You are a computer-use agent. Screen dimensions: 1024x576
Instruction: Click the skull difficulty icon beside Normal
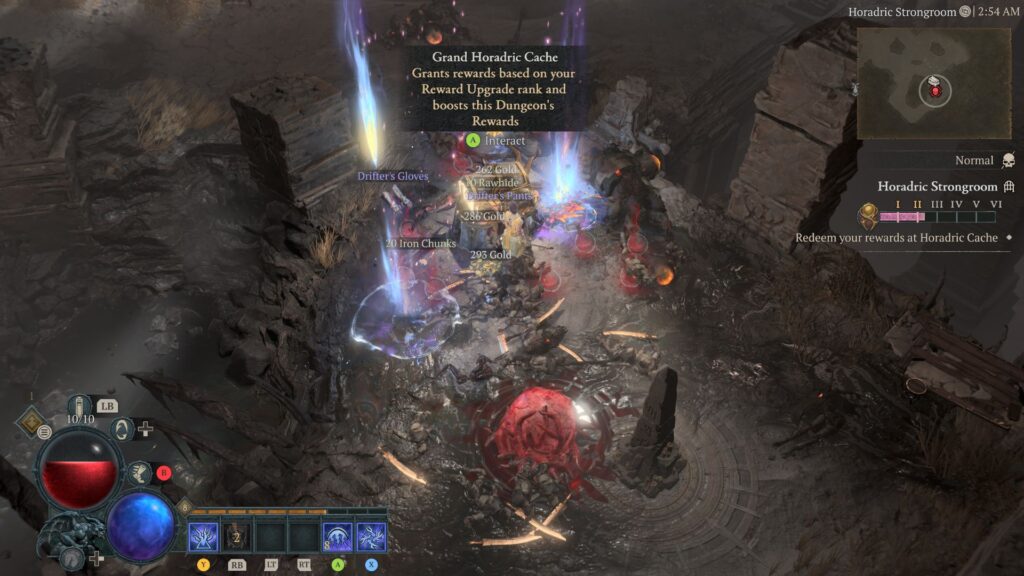(1008, 161)
